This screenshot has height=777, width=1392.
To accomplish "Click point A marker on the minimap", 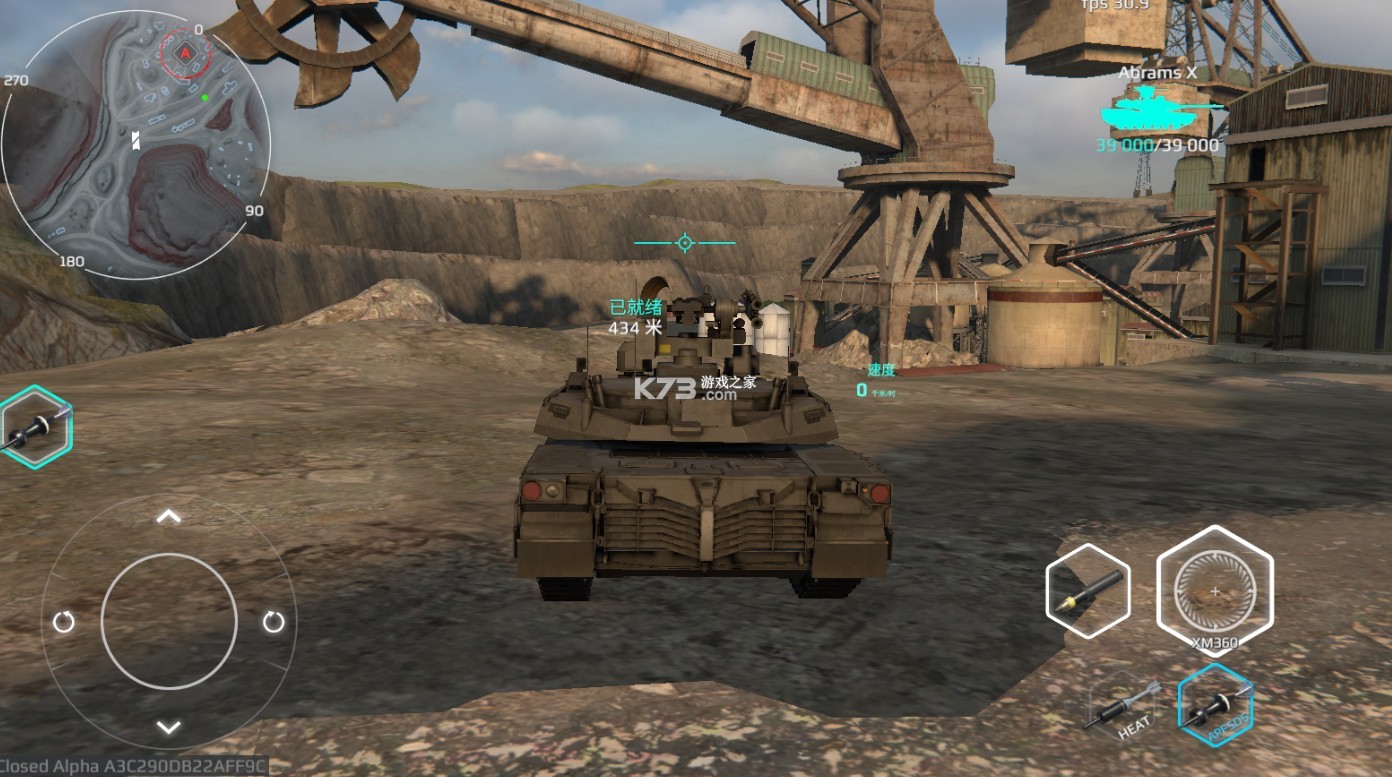I will pyautogui.click(x=185, y=51).
